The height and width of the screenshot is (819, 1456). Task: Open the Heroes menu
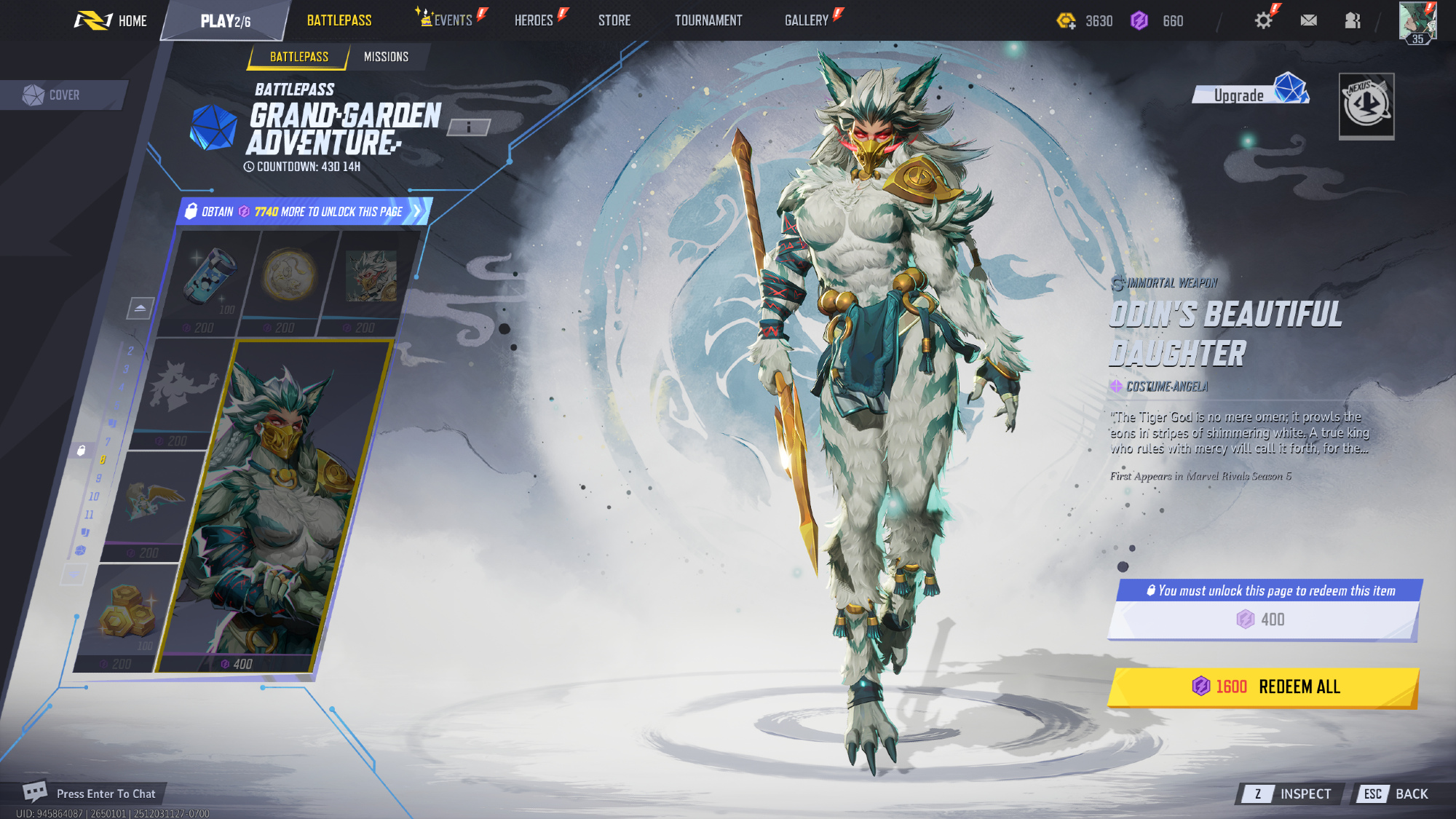tap(534, 20)
